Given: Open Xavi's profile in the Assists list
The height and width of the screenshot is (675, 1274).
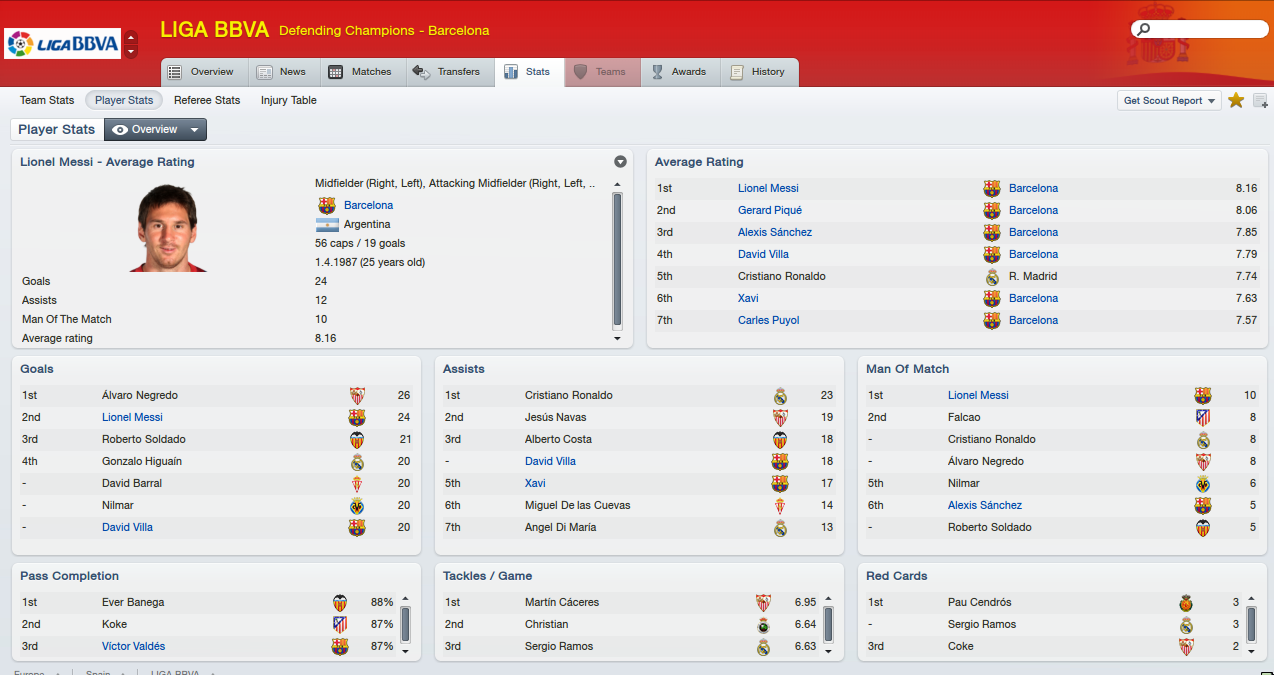Looking at the screenshot, I should pyautogui.click(x=535, y=483).
